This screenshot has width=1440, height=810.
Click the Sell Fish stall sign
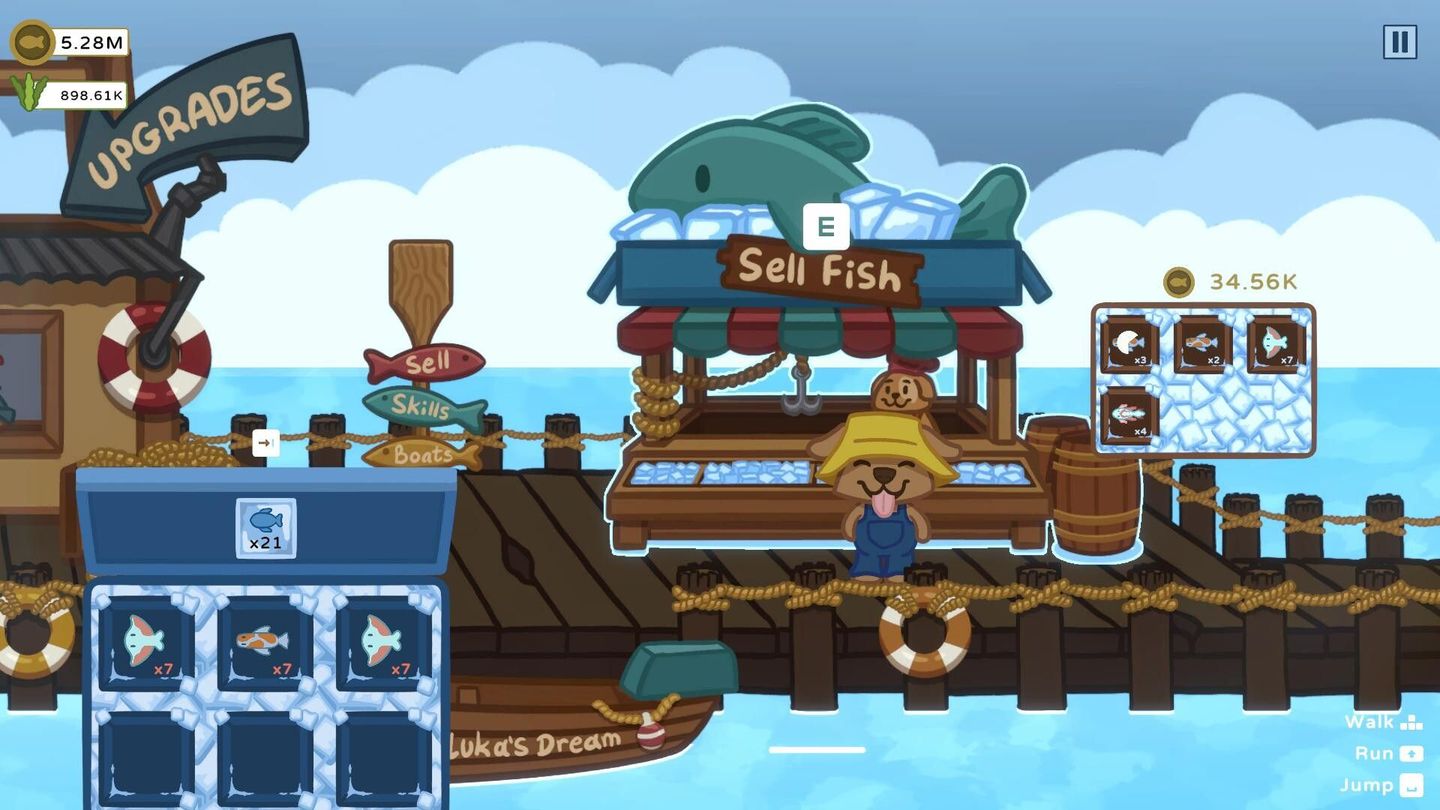click(x=818, y=274)
